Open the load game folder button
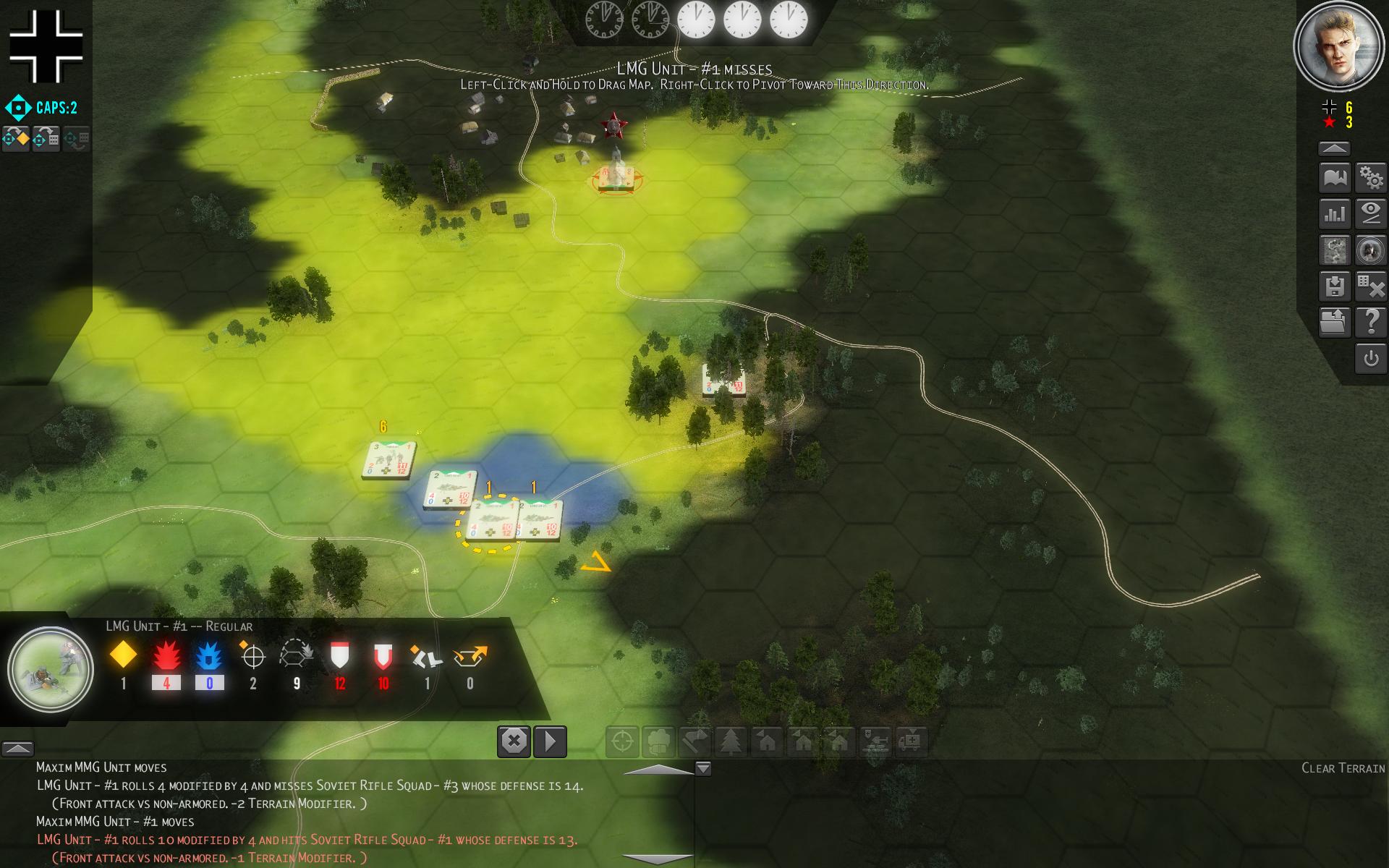This screenshot has height=868, width=1389. (1335, 322)
